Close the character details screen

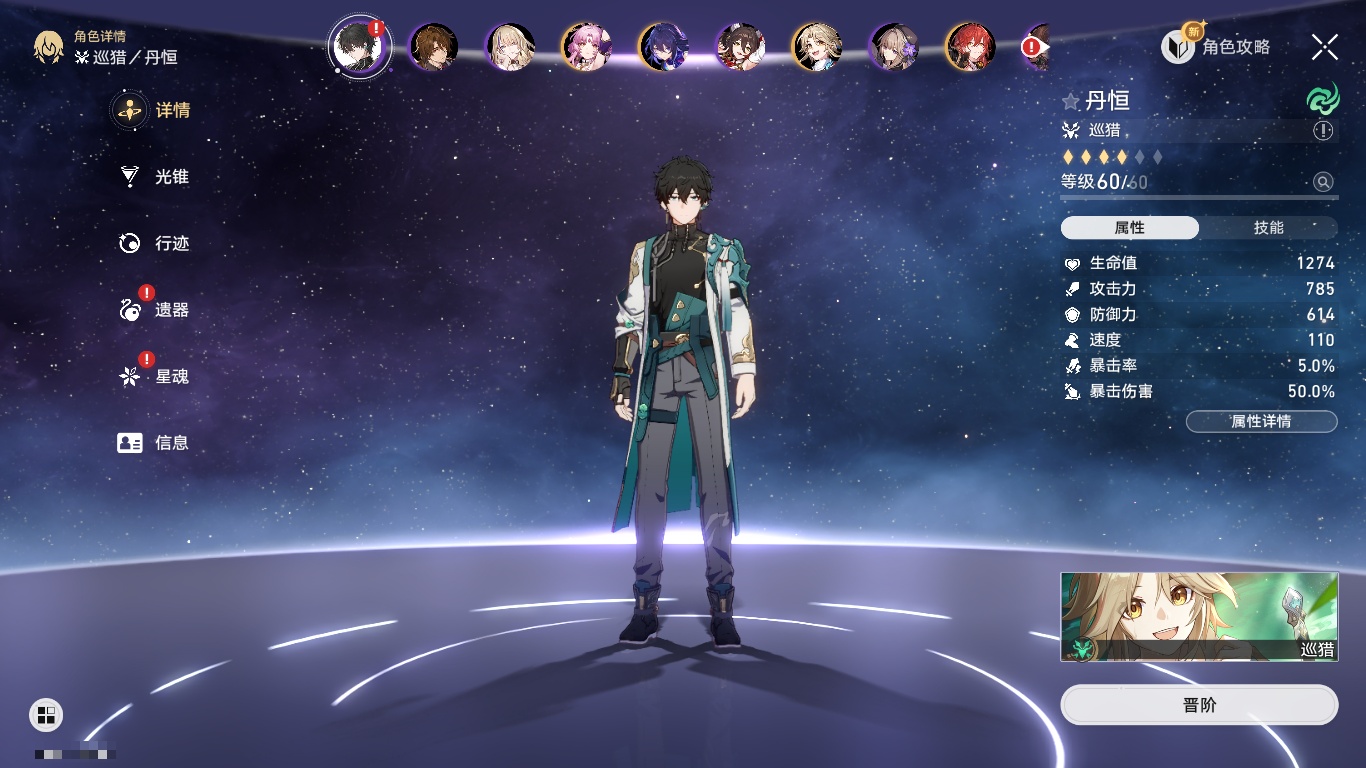click(x=1325, y=47)
